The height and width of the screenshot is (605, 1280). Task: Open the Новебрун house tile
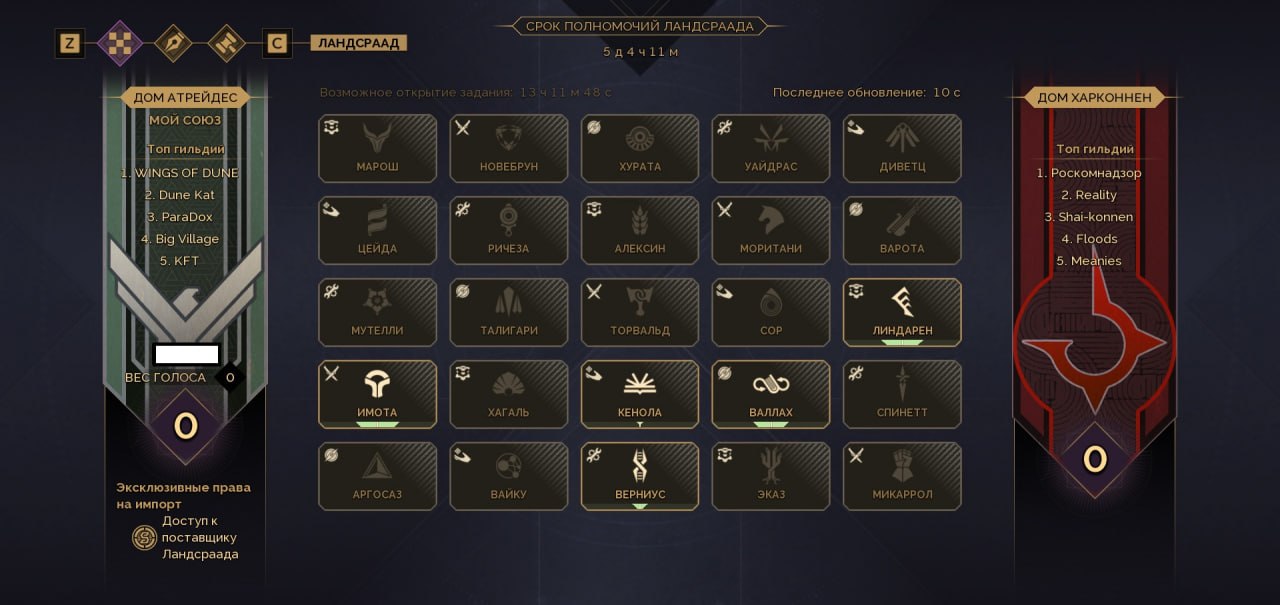pyautogui.click(x=509, y=148)
